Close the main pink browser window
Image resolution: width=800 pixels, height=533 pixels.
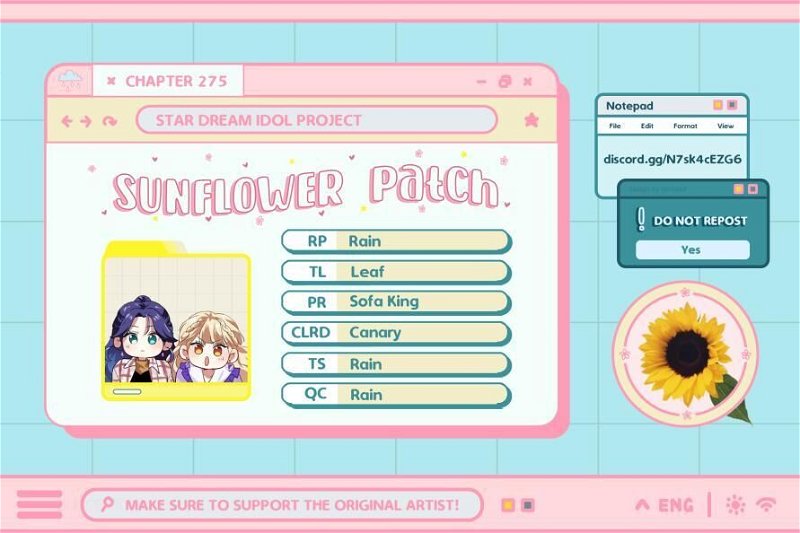tap(529, 81)
